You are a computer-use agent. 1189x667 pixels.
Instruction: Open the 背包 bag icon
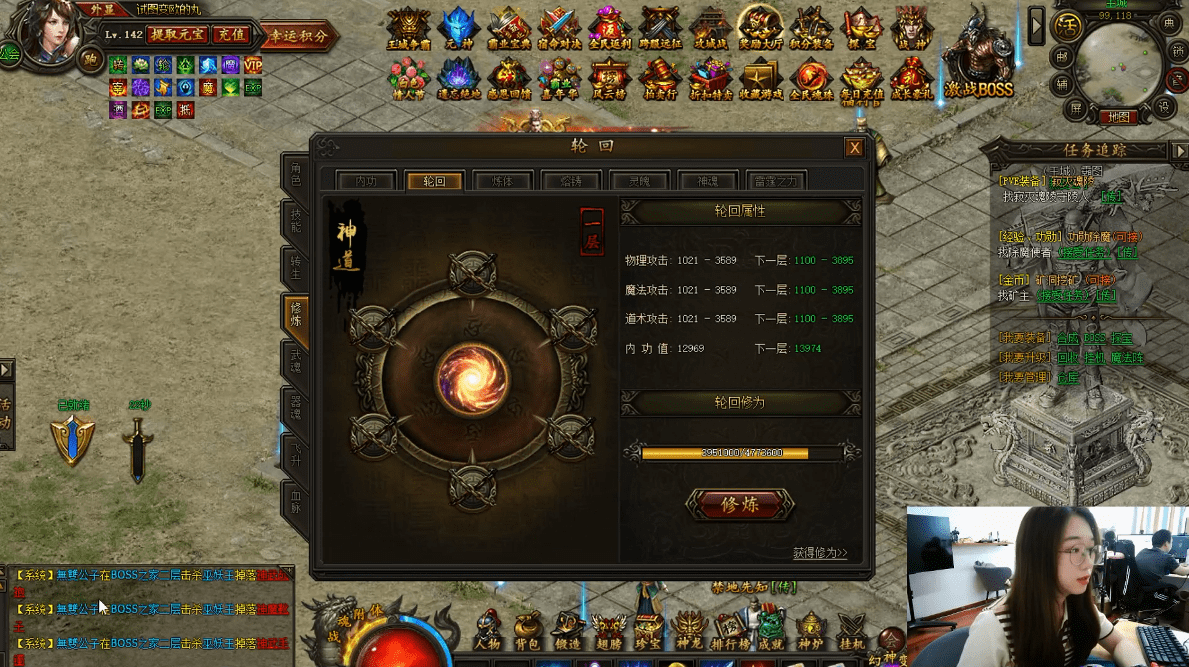[x=528, y=632]
